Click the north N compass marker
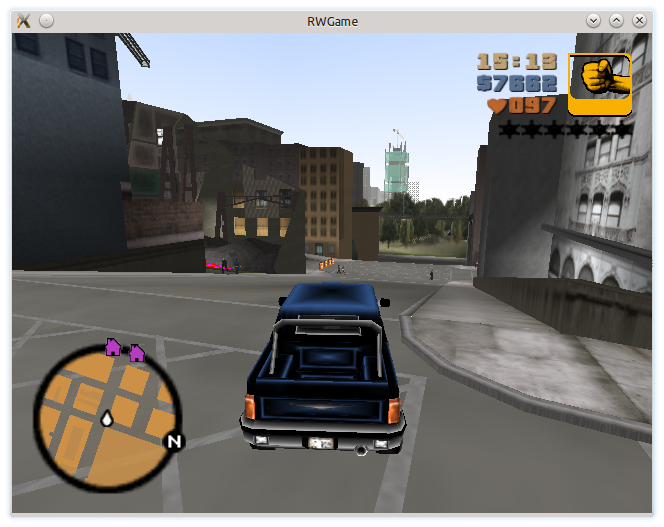Image resolution: width=664 pixels, height=527 pixels. (x=174, y=441)
